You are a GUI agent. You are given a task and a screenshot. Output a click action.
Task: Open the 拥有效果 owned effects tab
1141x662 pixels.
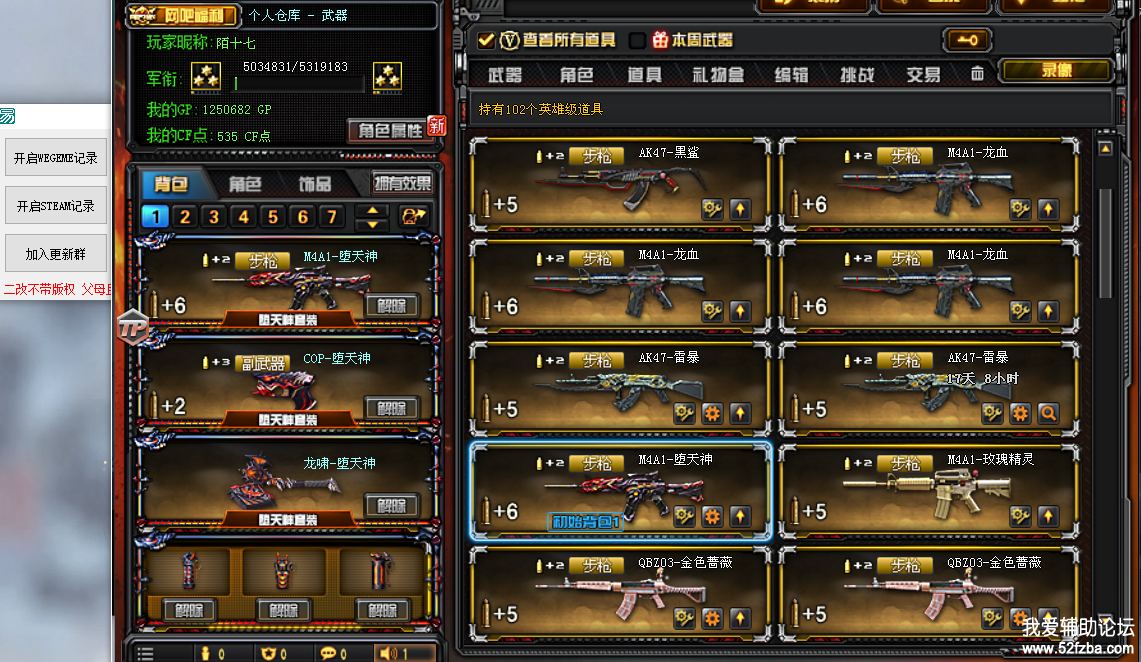coord(402,184)
